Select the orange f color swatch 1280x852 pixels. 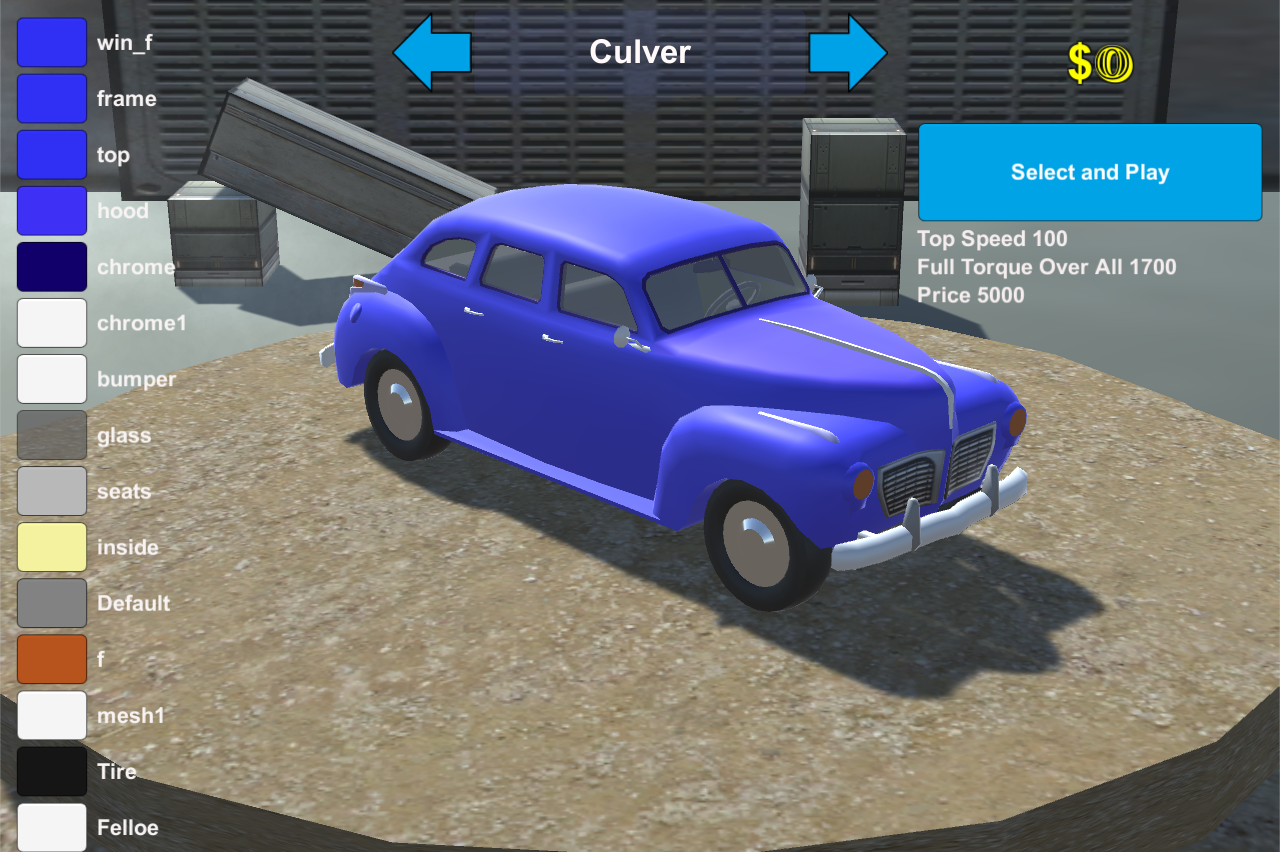point(52,659)
